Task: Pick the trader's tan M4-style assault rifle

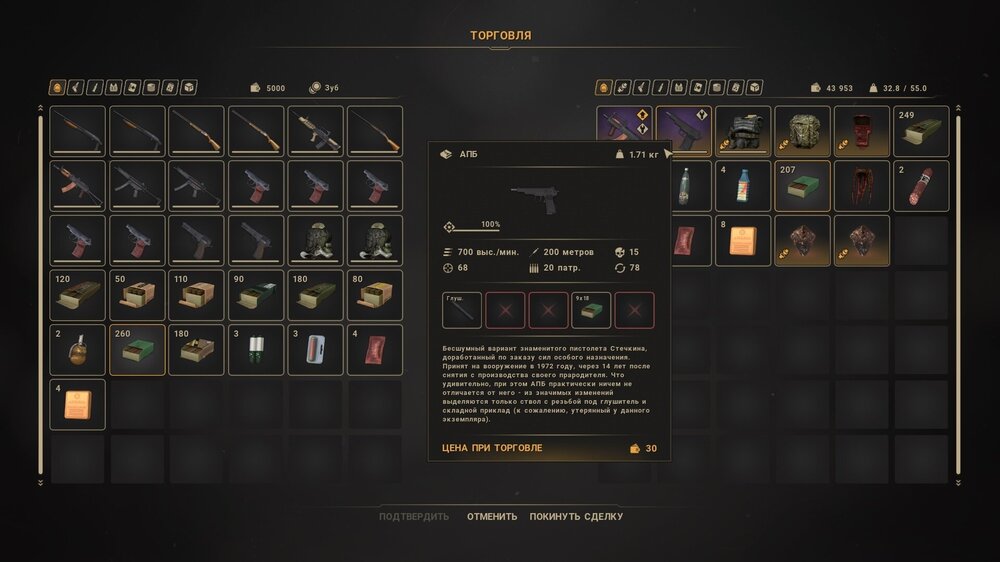Action: [x=316, y=131]
